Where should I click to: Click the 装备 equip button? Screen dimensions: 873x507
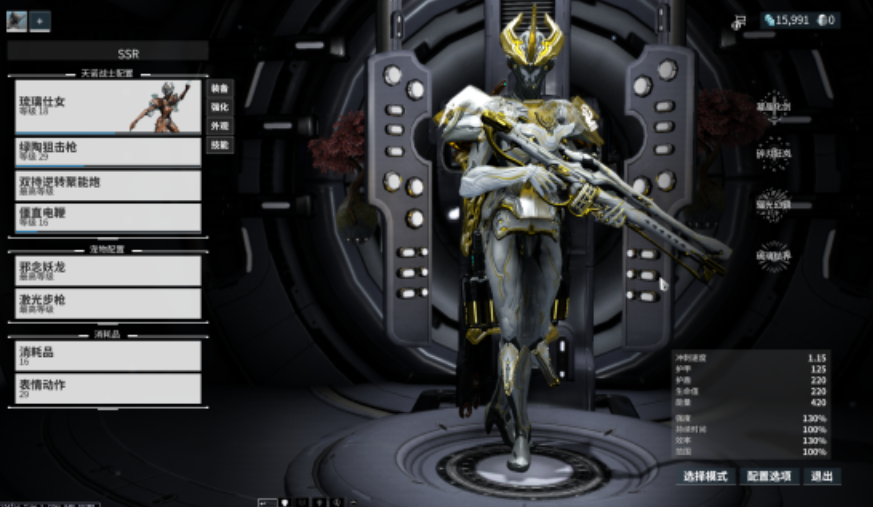point(220,88)
